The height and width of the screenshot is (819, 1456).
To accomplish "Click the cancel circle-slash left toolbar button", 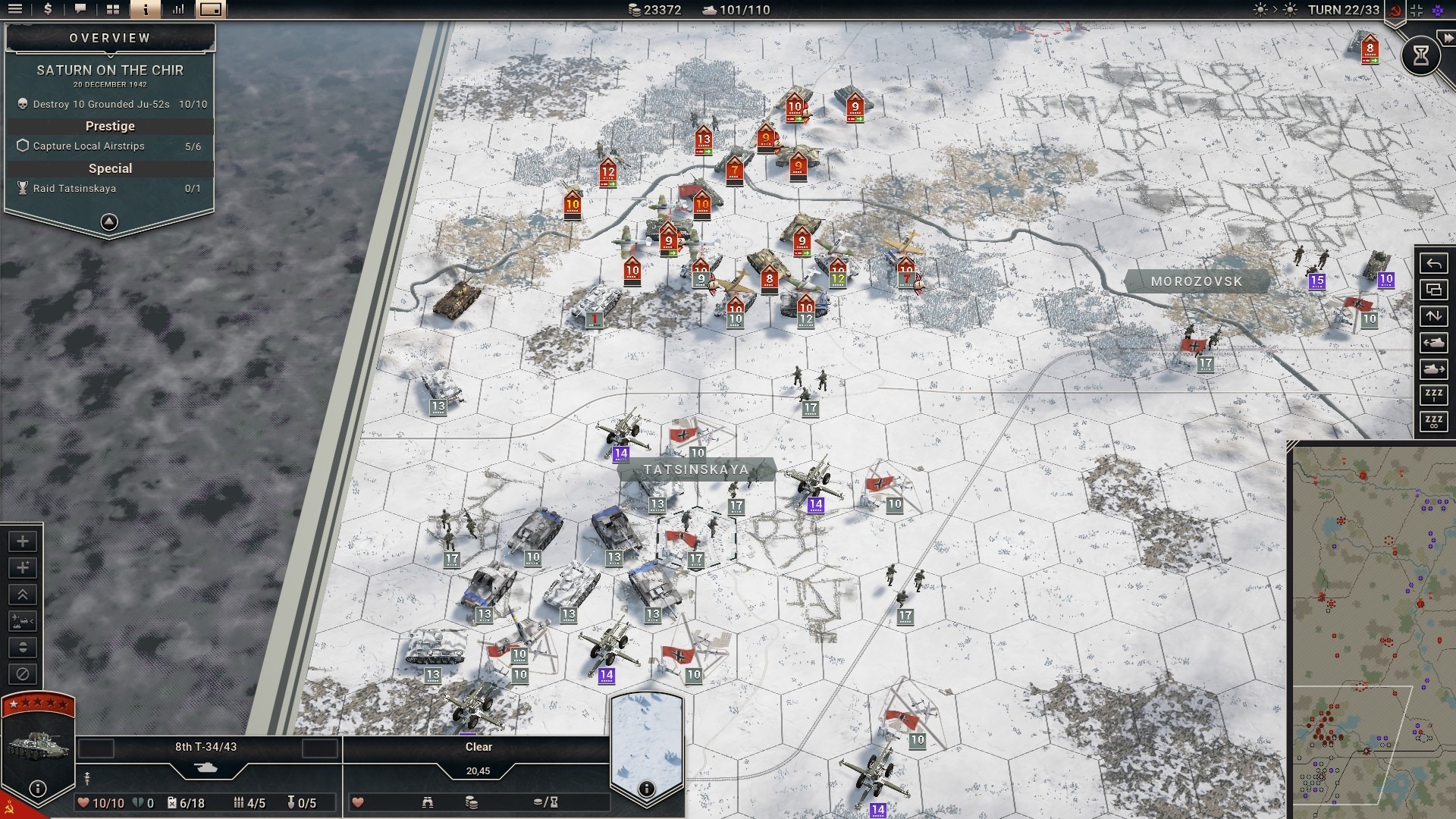I will tap(23, 674).
